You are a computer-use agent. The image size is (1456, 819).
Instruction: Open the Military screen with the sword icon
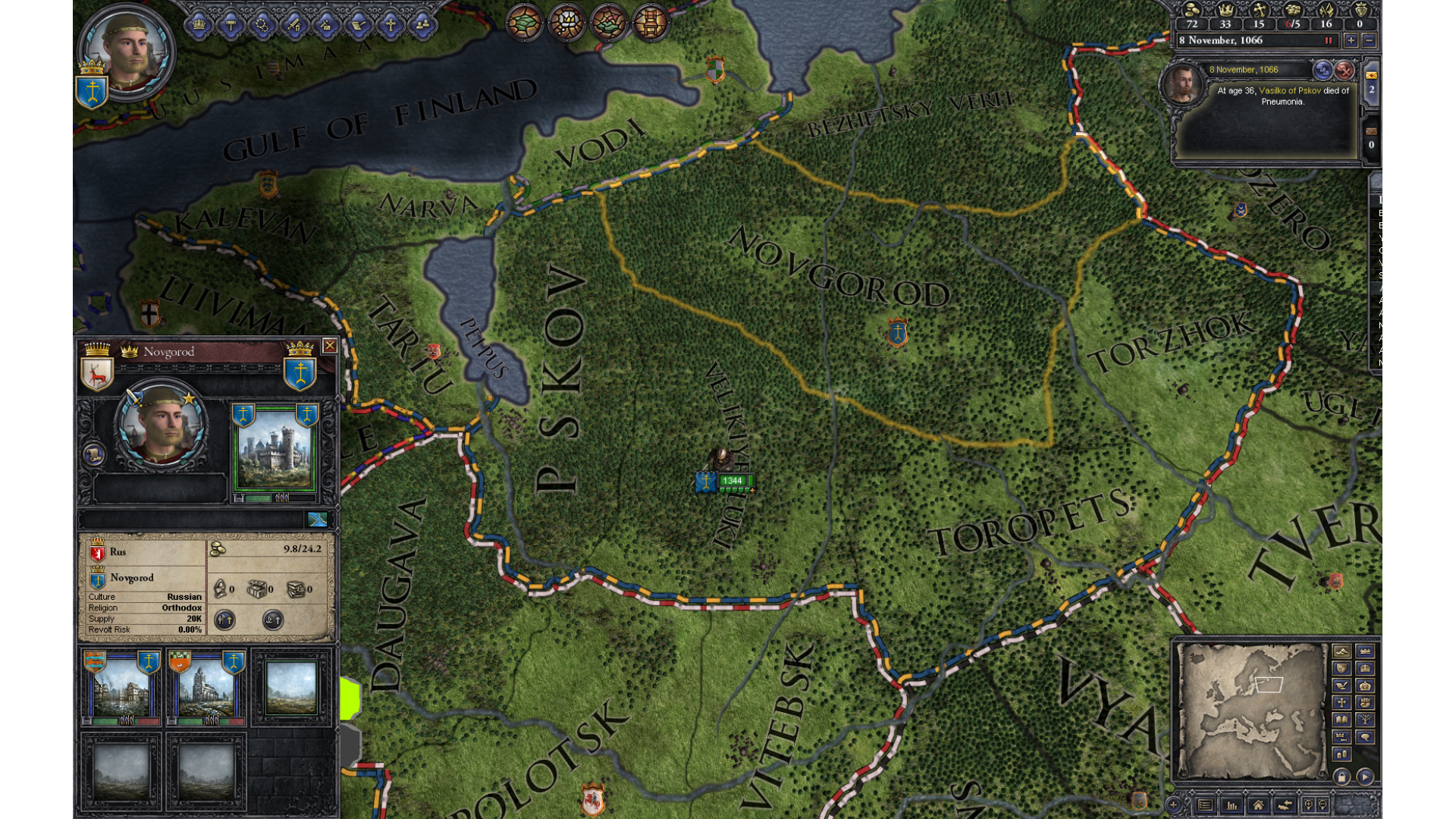294,25
